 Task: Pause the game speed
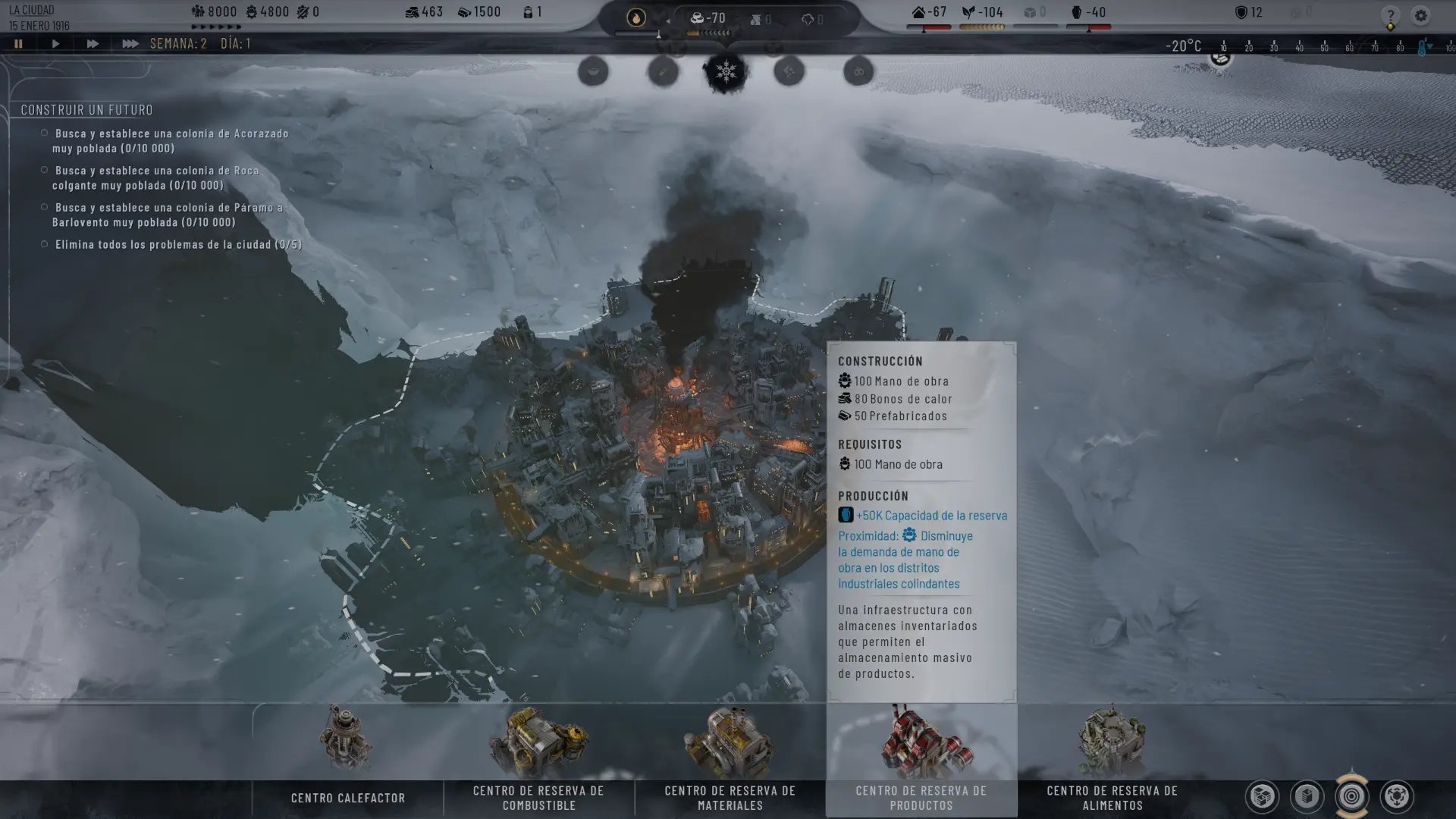(18, 44)
